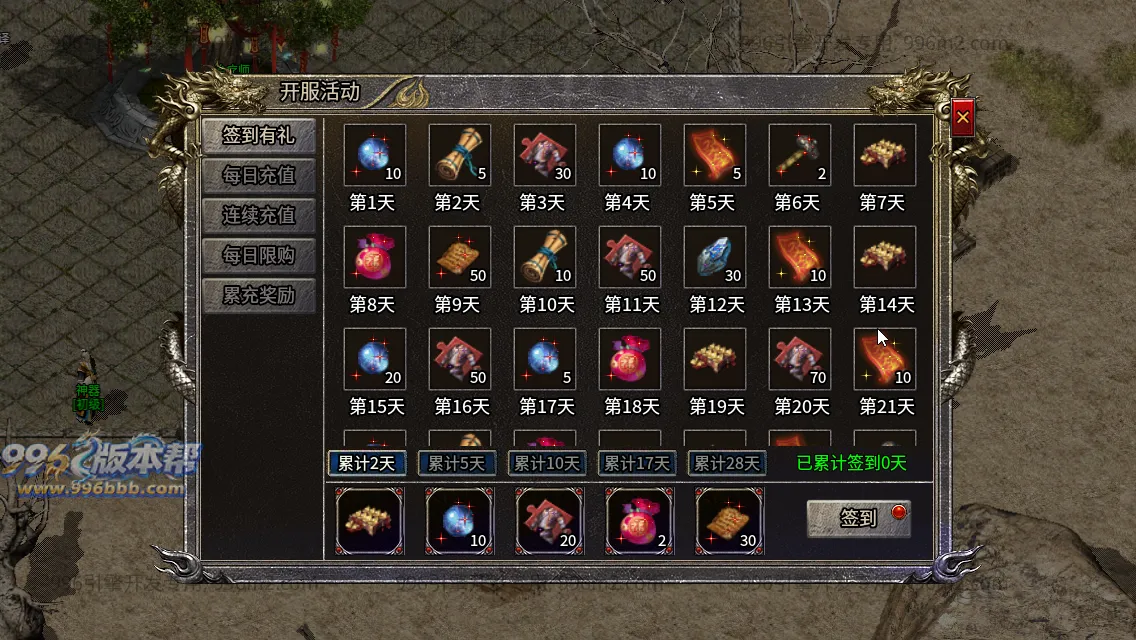Select the 第20天 reward with count 70
The width and height of the screenshot is (1136, 640).
800,359
